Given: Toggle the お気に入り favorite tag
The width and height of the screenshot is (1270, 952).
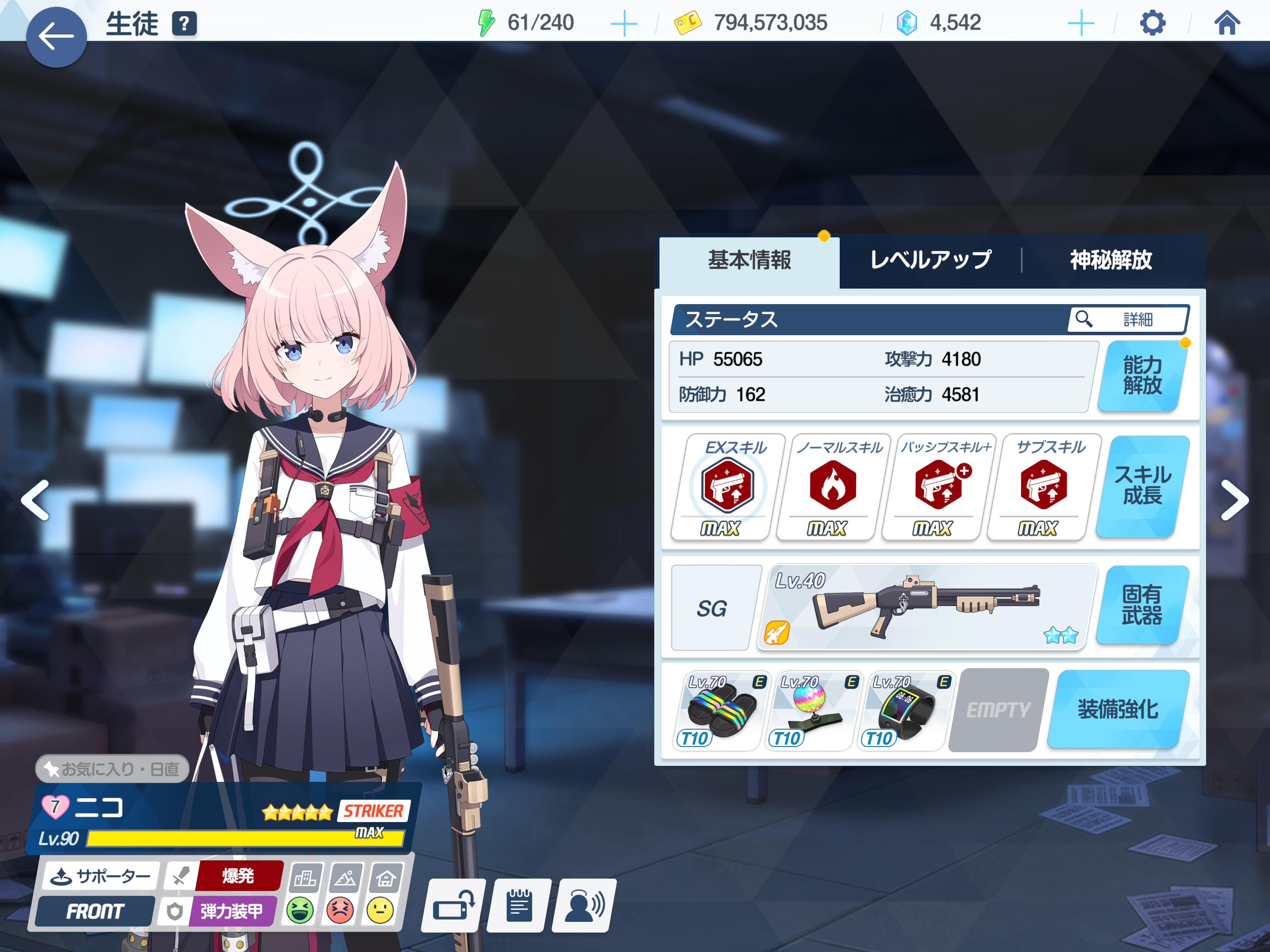Looking at the screenshot, I should click(112, 769).
